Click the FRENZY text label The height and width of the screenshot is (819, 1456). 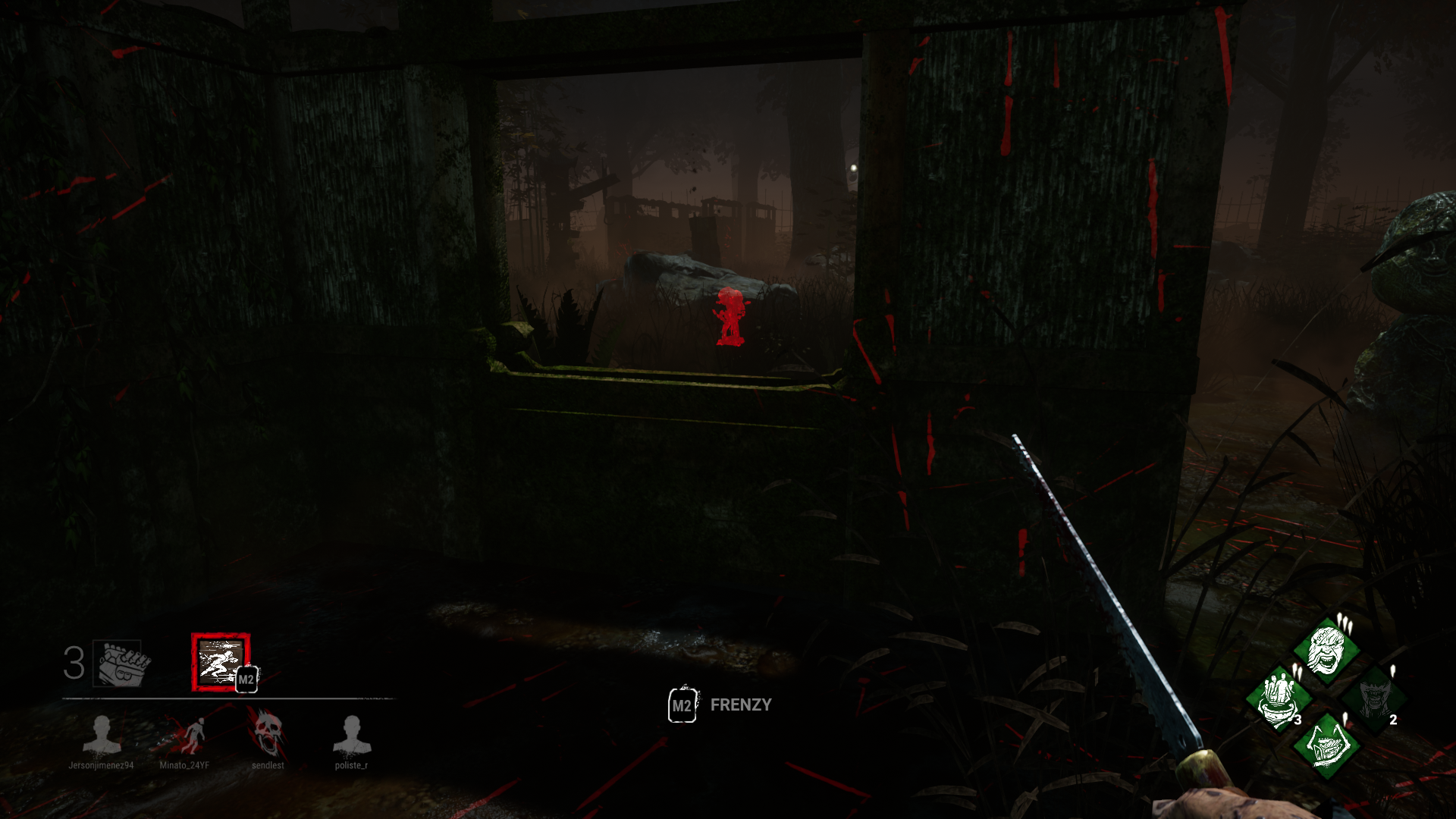coord(740,705)
